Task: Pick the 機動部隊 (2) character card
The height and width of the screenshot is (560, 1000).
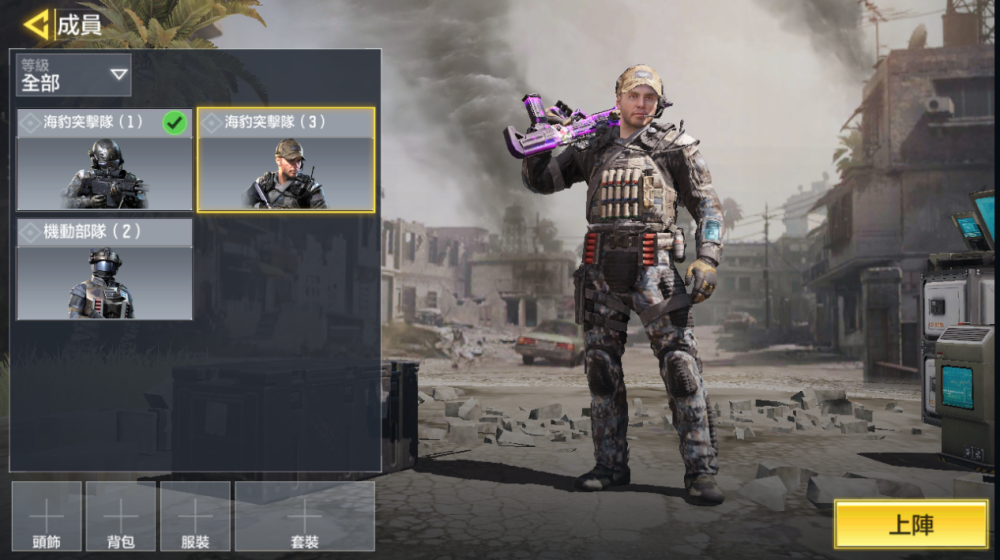Action: point(104,270)
